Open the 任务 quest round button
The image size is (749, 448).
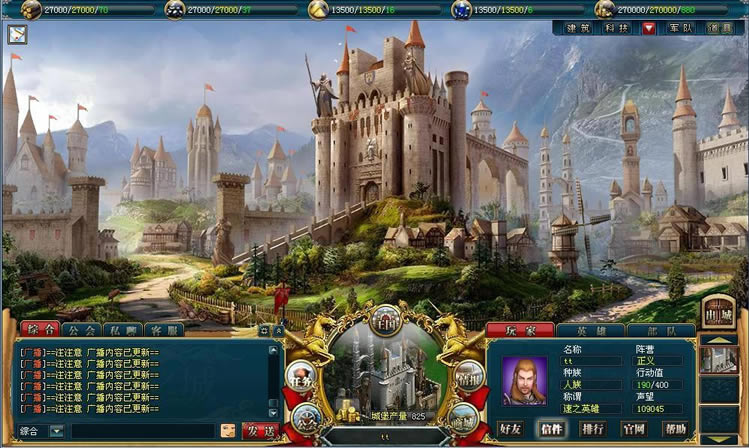(301, 374)
